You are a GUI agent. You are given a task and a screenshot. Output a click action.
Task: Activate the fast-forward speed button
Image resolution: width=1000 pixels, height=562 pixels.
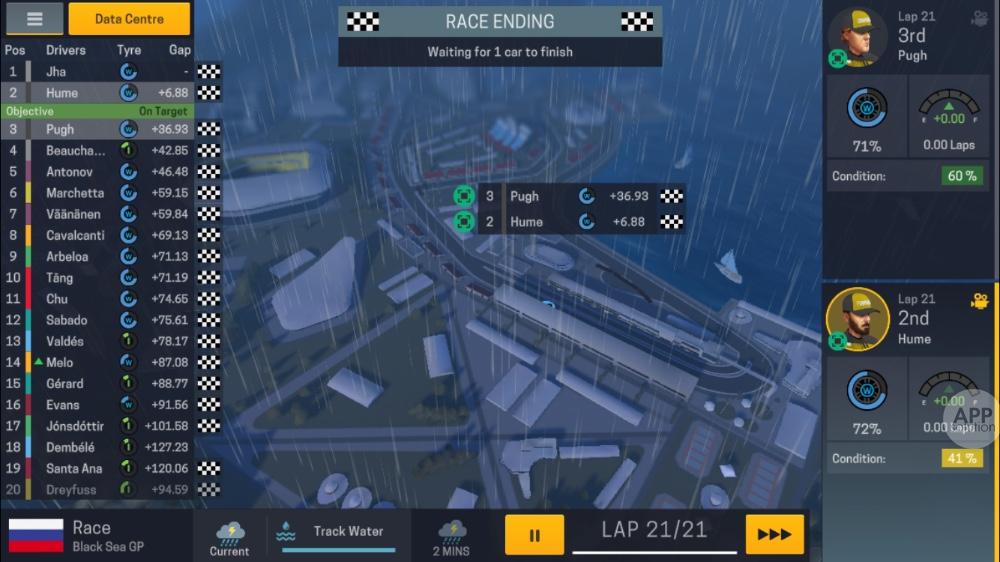pos(774,535)
